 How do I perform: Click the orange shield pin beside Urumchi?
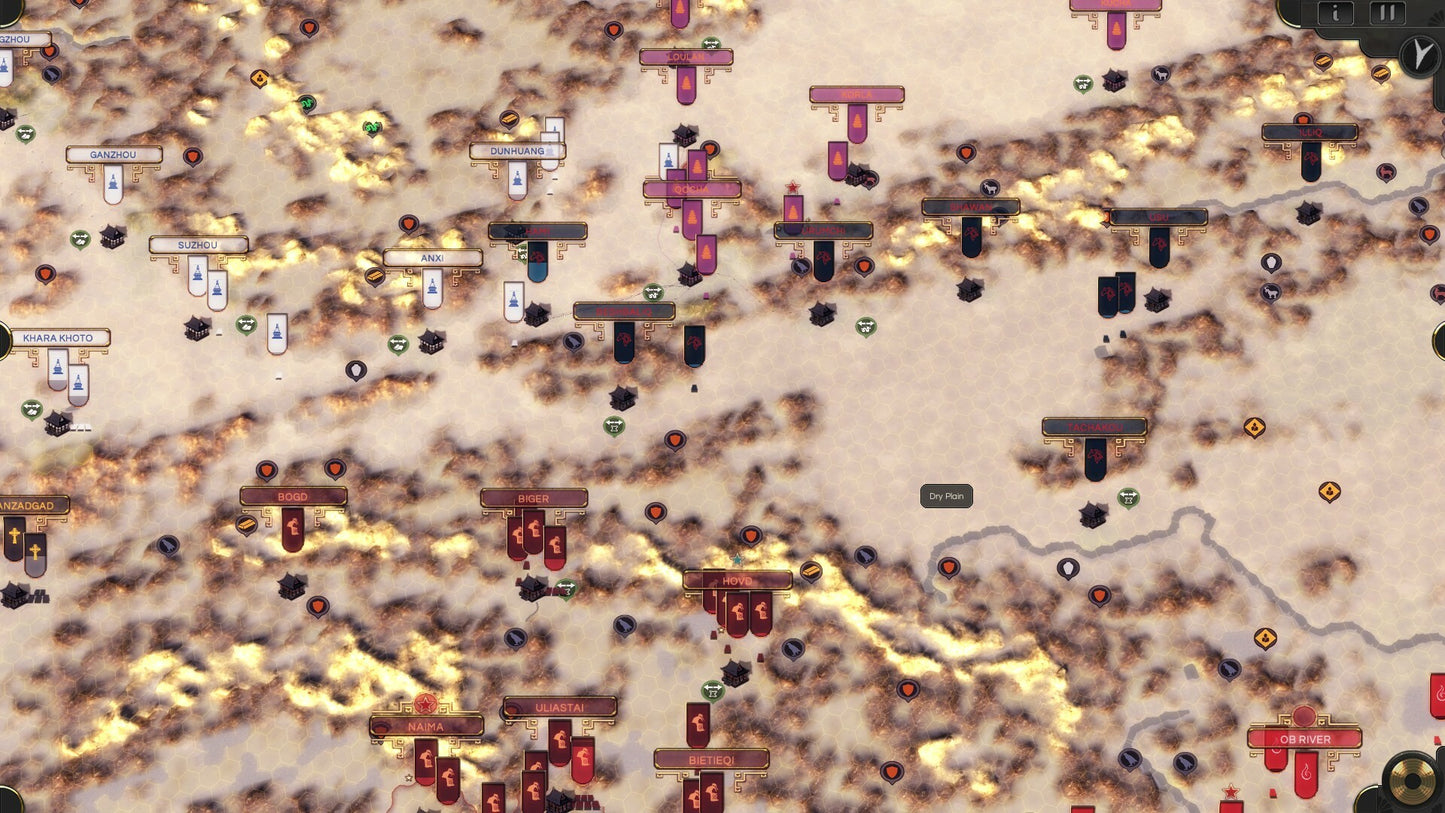(x=864, y=266)
